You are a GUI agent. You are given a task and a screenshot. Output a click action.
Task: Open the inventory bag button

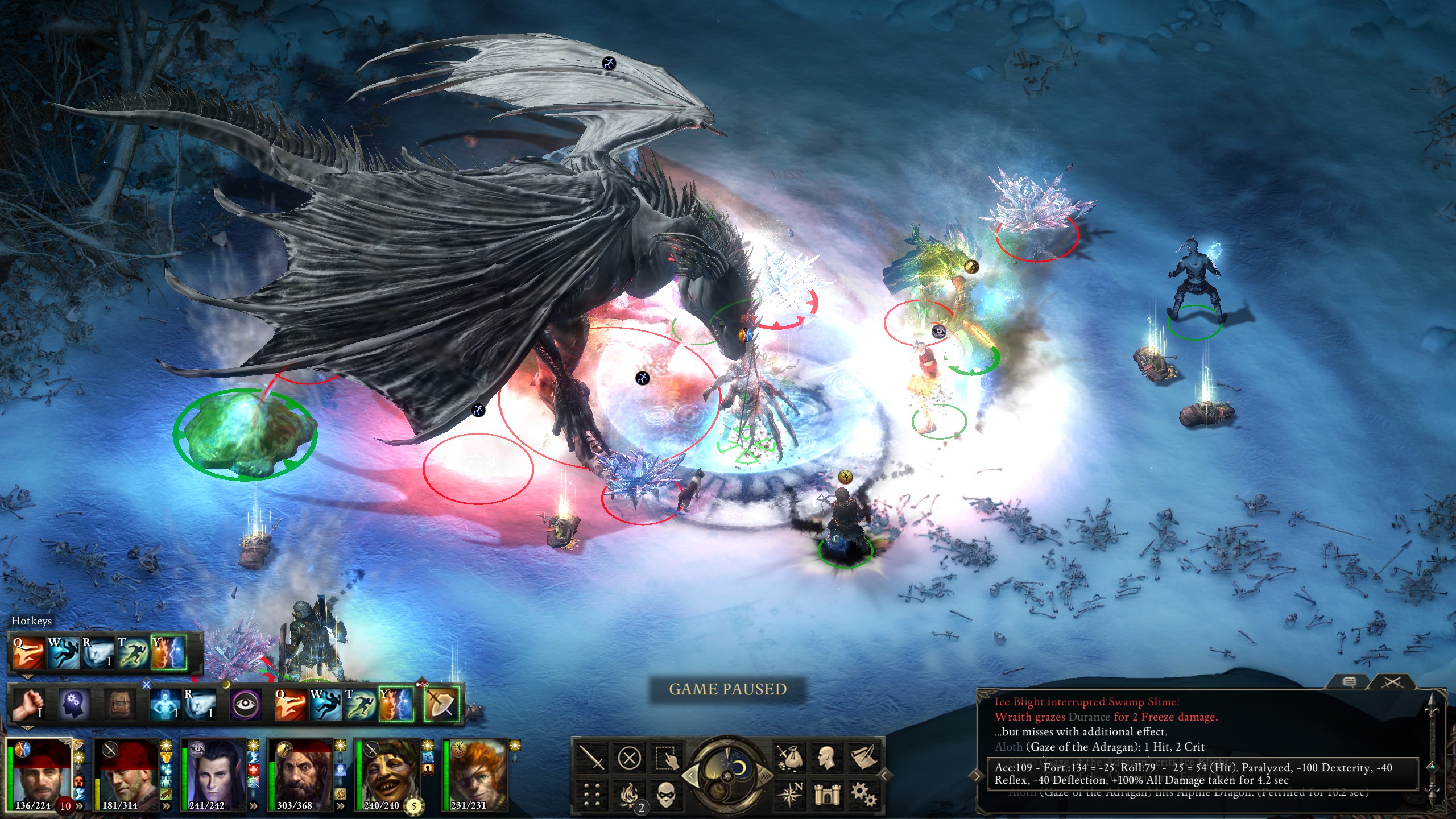click(x=790, y=758)
